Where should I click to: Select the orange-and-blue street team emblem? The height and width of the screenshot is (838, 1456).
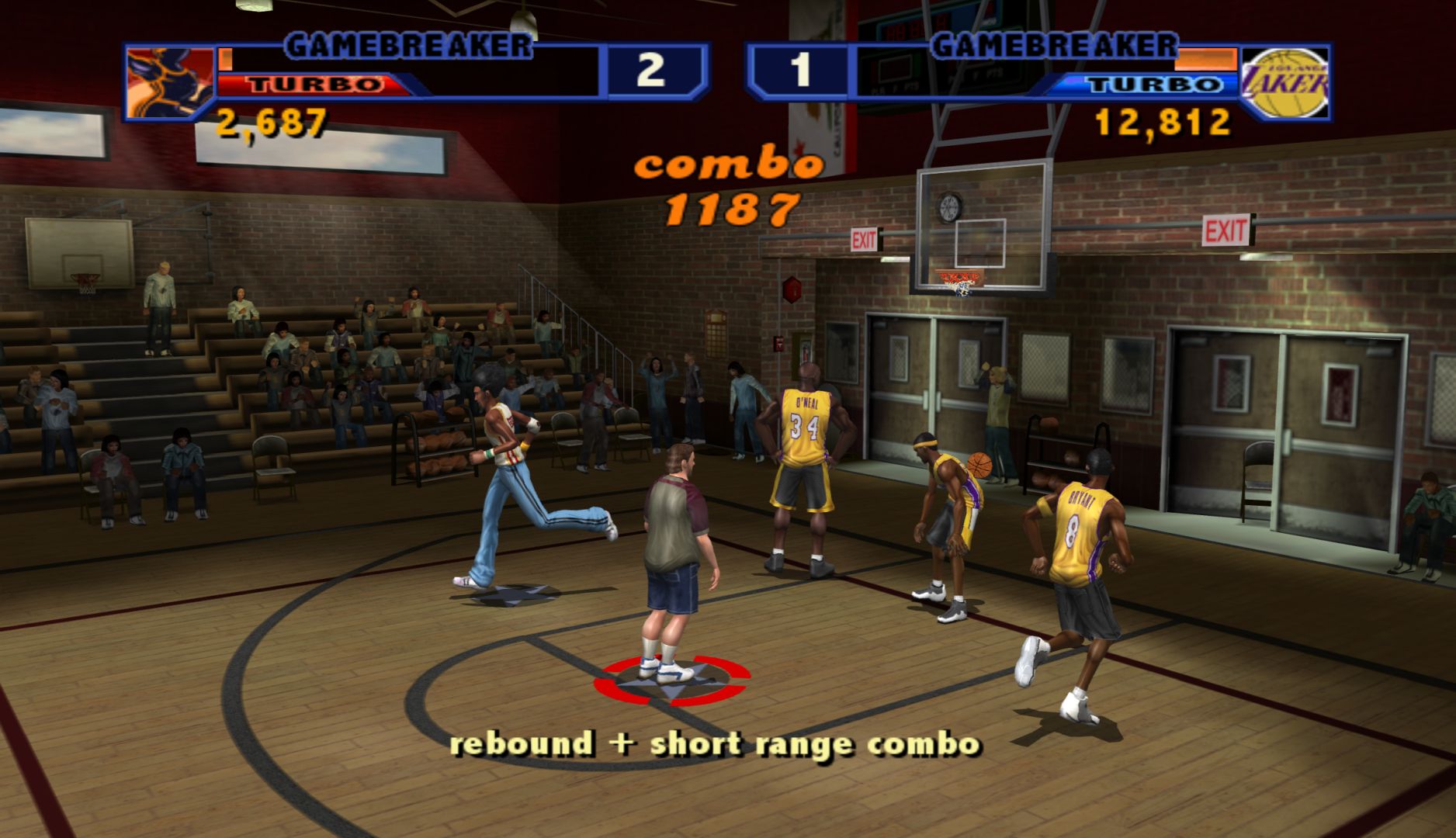tap(169, 83)
